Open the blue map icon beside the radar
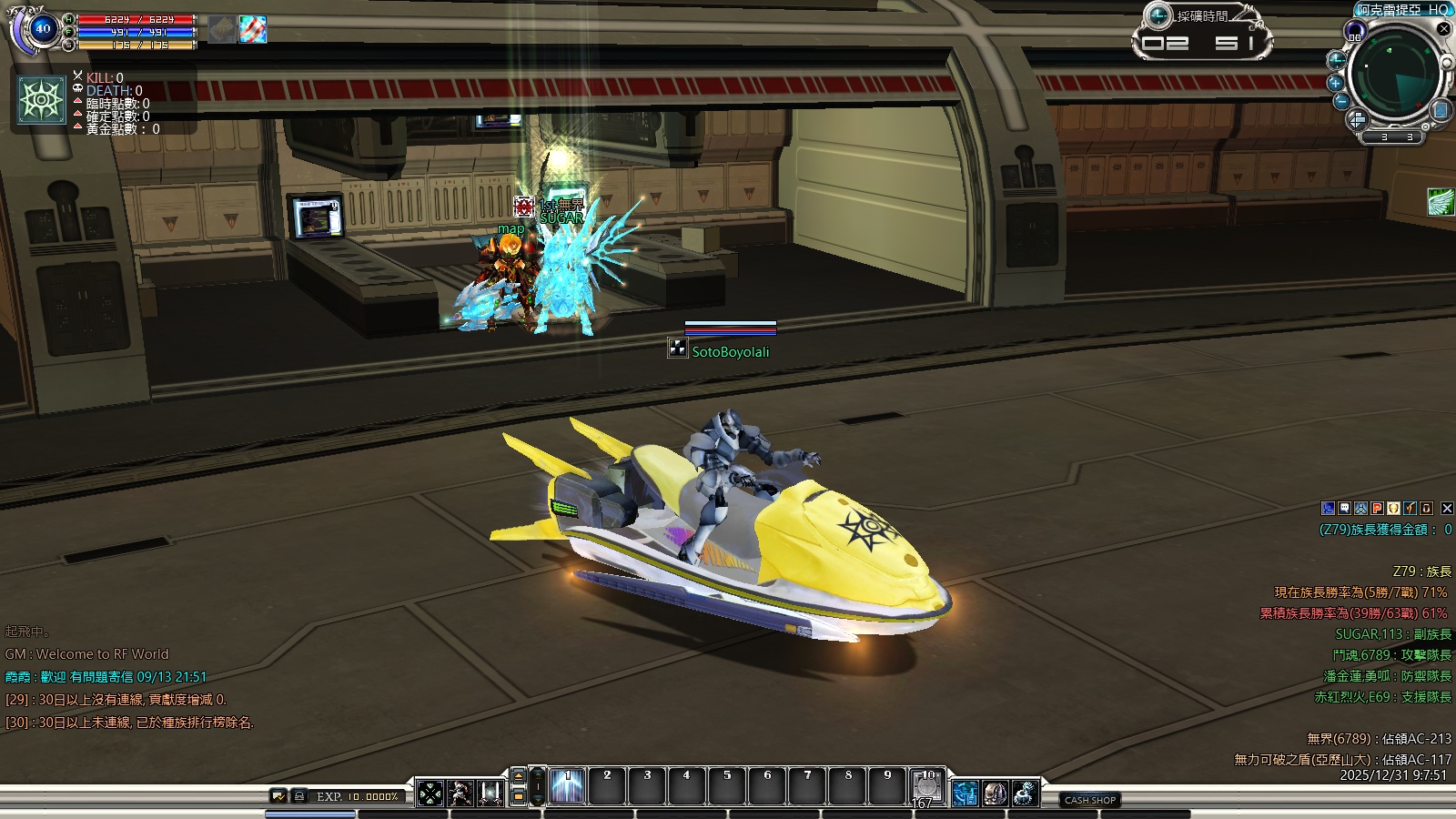Screen dimensions: 1456x819 pos(1441,110)
